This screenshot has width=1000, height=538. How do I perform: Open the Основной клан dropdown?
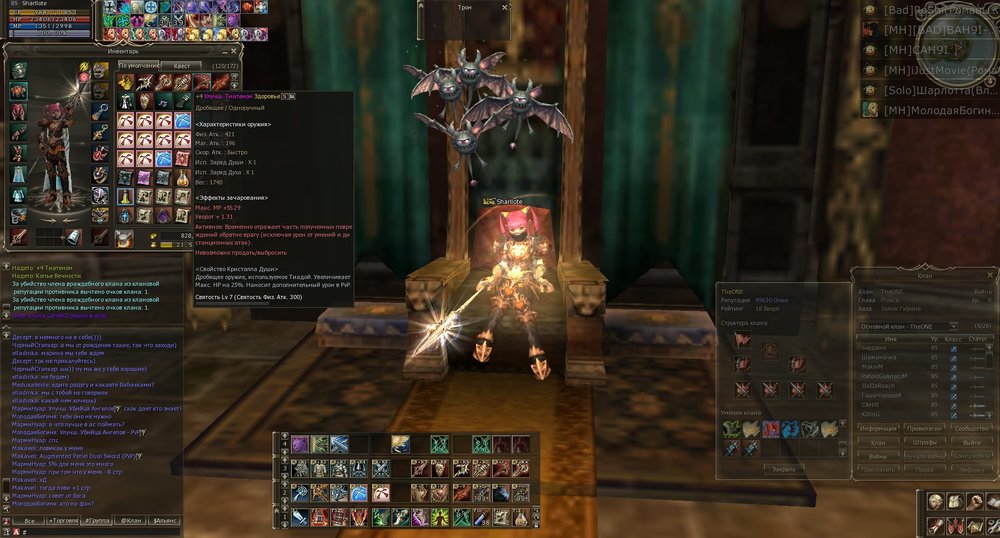[954, 326]
